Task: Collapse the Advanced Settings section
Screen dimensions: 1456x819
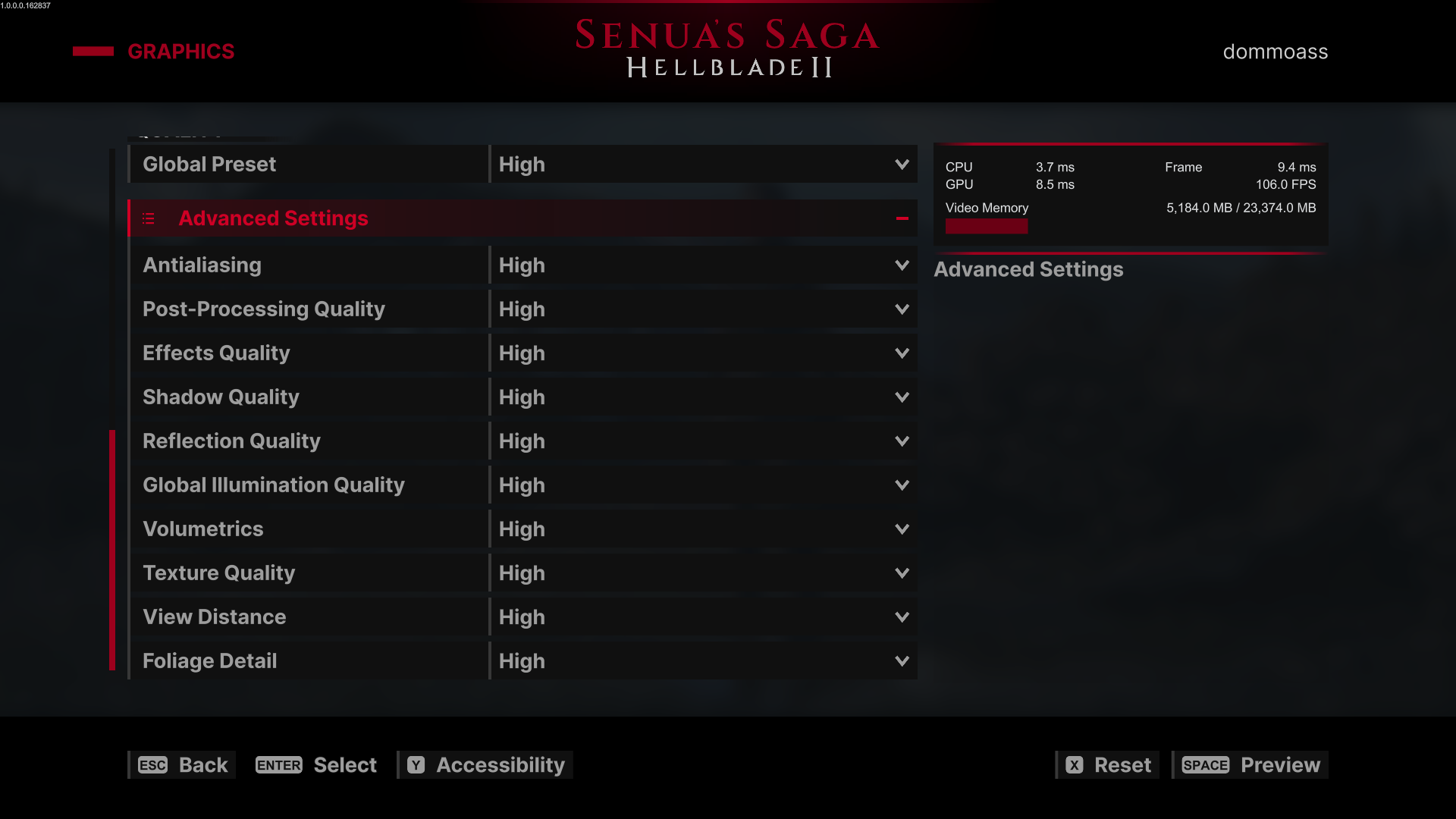Action: click(x=902, y=218)
